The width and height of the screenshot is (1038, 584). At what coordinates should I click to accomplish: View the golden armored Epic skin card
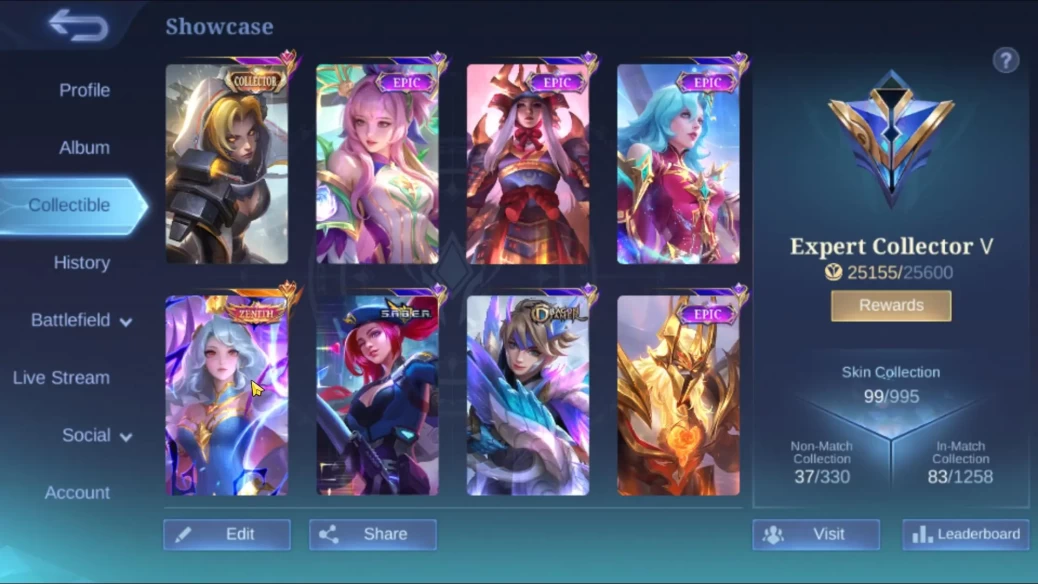(678, 395)
